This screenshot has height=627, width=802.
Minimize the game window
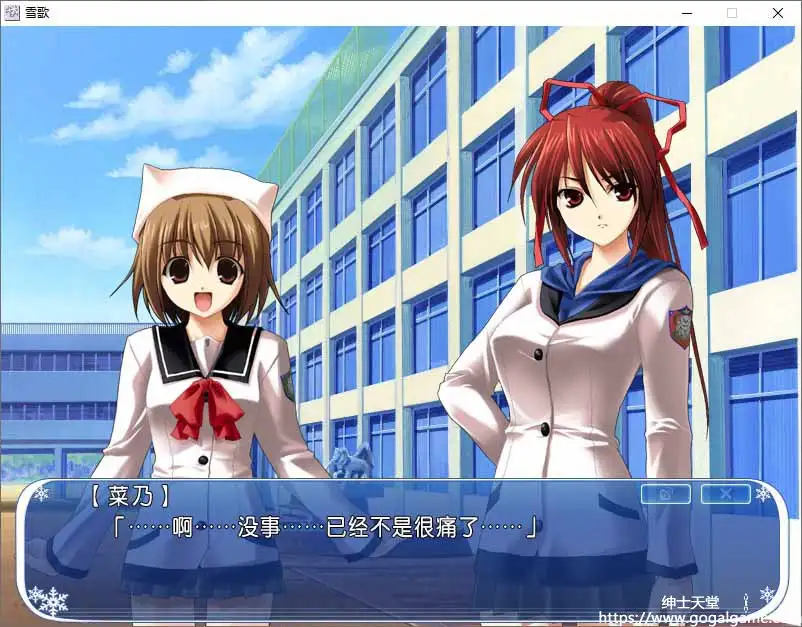pyautogui.click(x=687, y=13)
